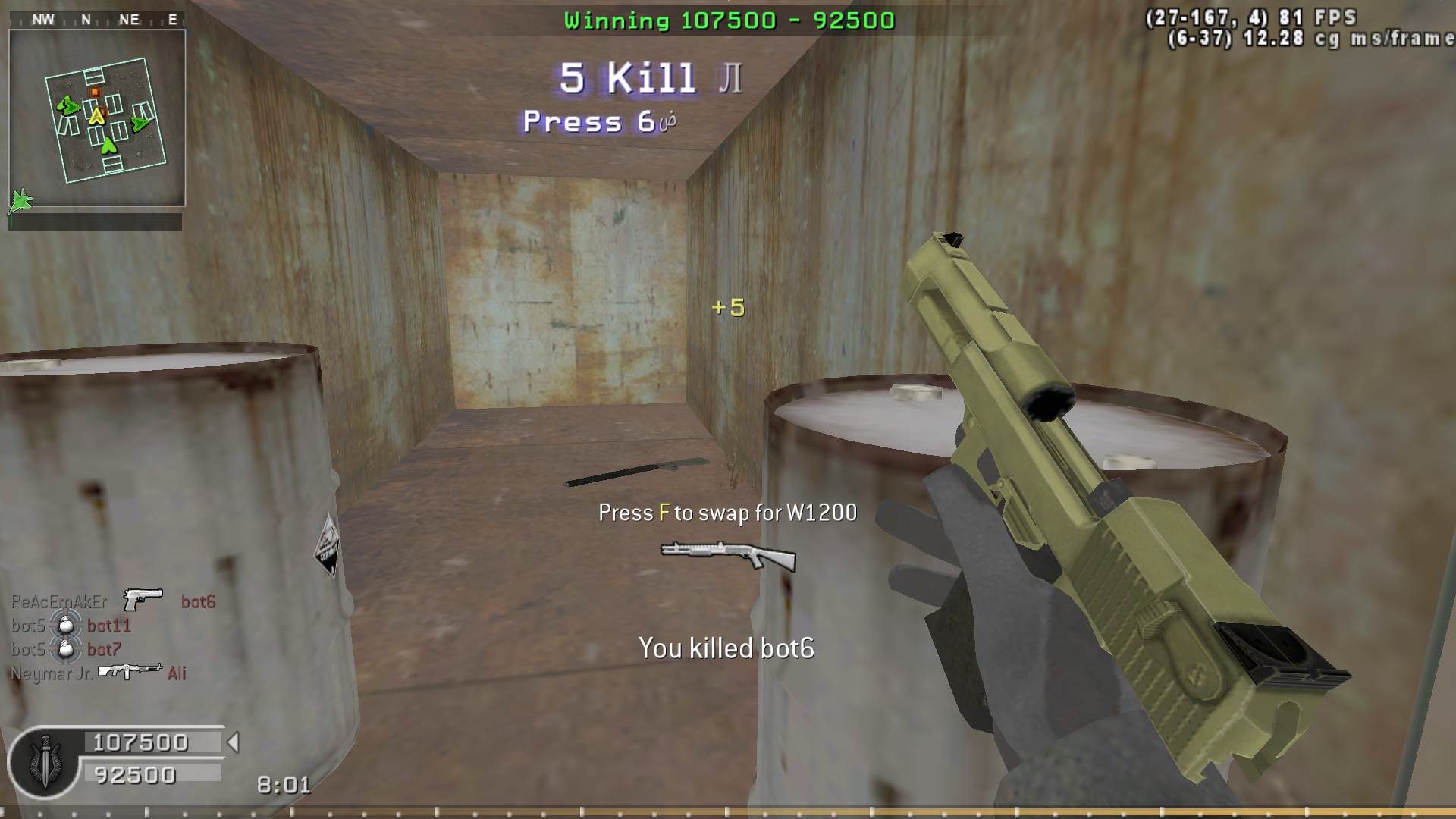Click the compass heading strip
This screenshot has width=1456, height=819.
tap(97, 20)
